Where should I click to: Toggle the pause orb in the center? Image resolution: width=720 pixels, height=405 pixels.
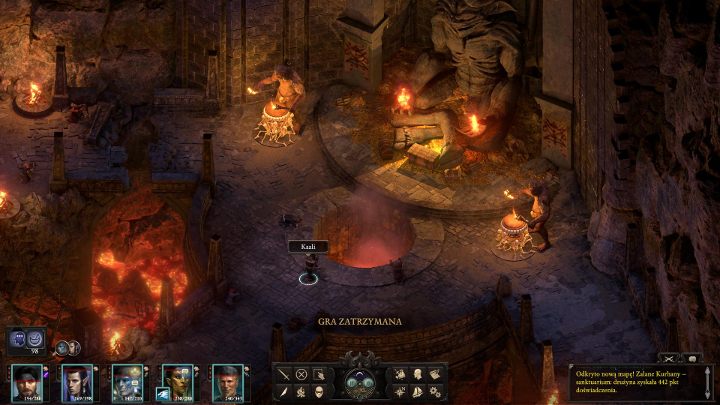tap(360, 381)
